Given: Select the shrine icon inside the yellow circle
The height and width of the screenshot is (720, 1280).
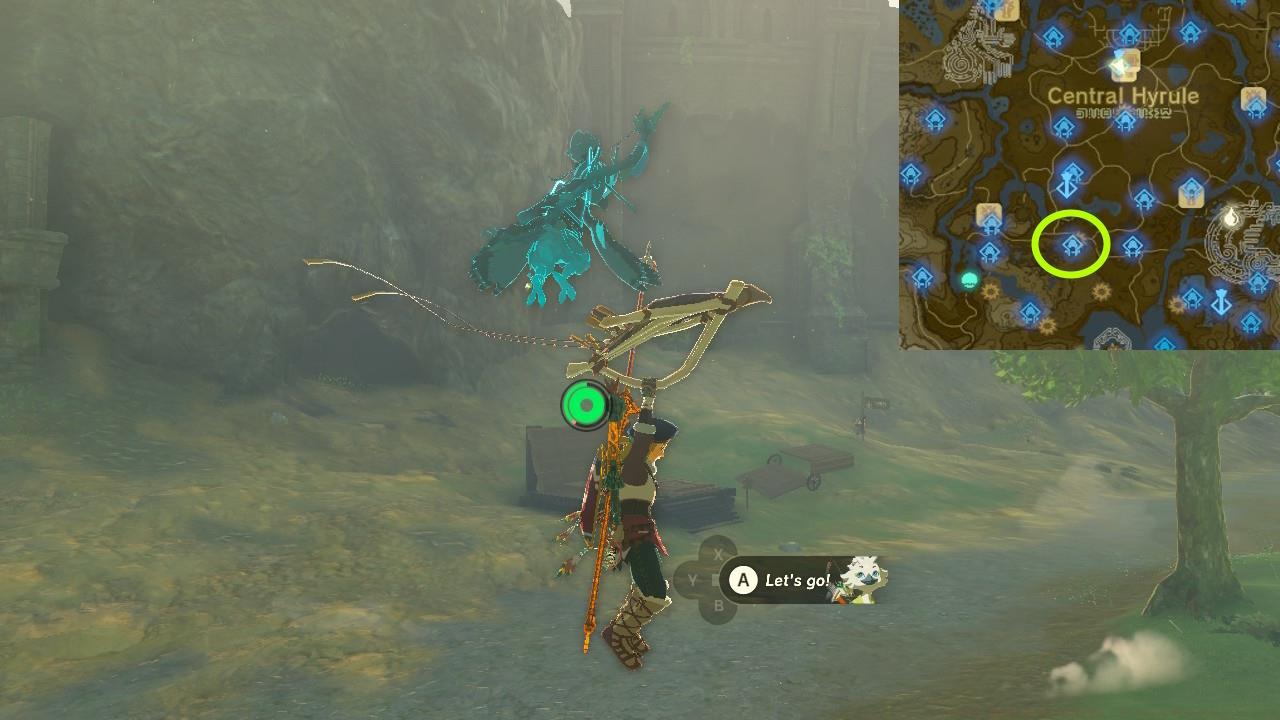Looking at the screenshot, I should tap(1072, 243).
